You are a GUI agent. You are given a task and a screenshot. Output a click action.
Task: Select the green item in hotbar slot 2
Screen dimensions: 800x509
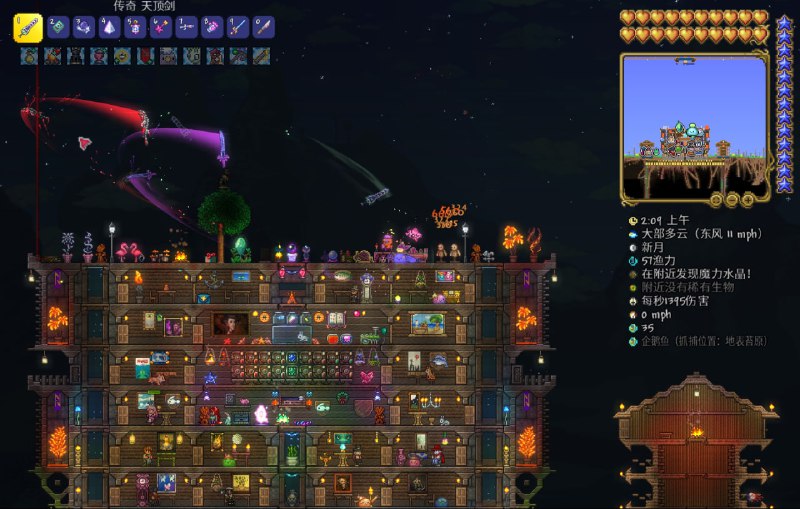(58, 28)
